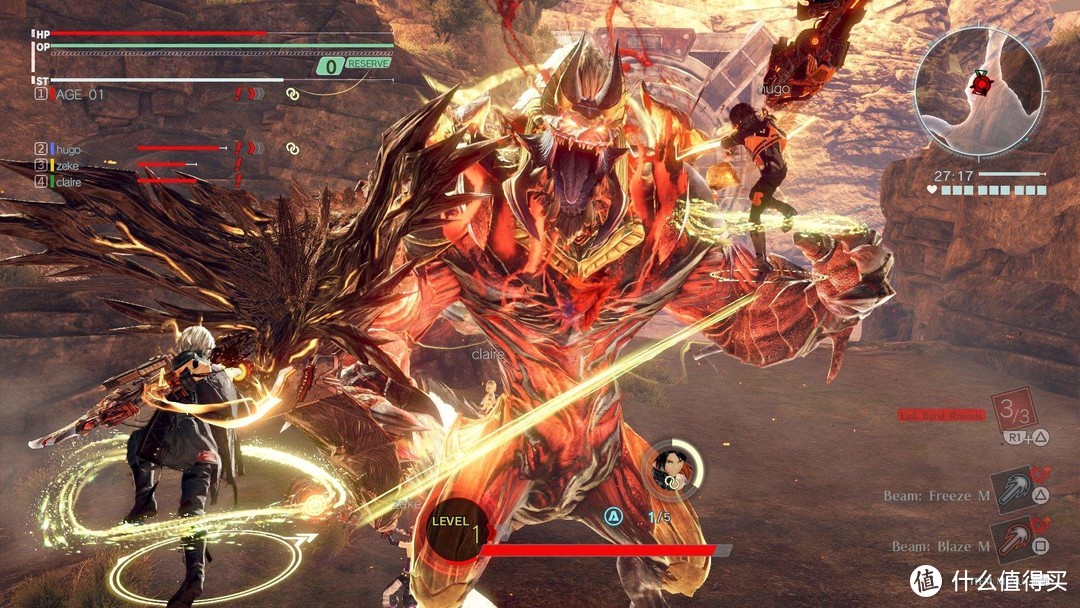The image size is (1080, 608).
Task: Select party member claire in the list
Action: [x=69, y=182]
